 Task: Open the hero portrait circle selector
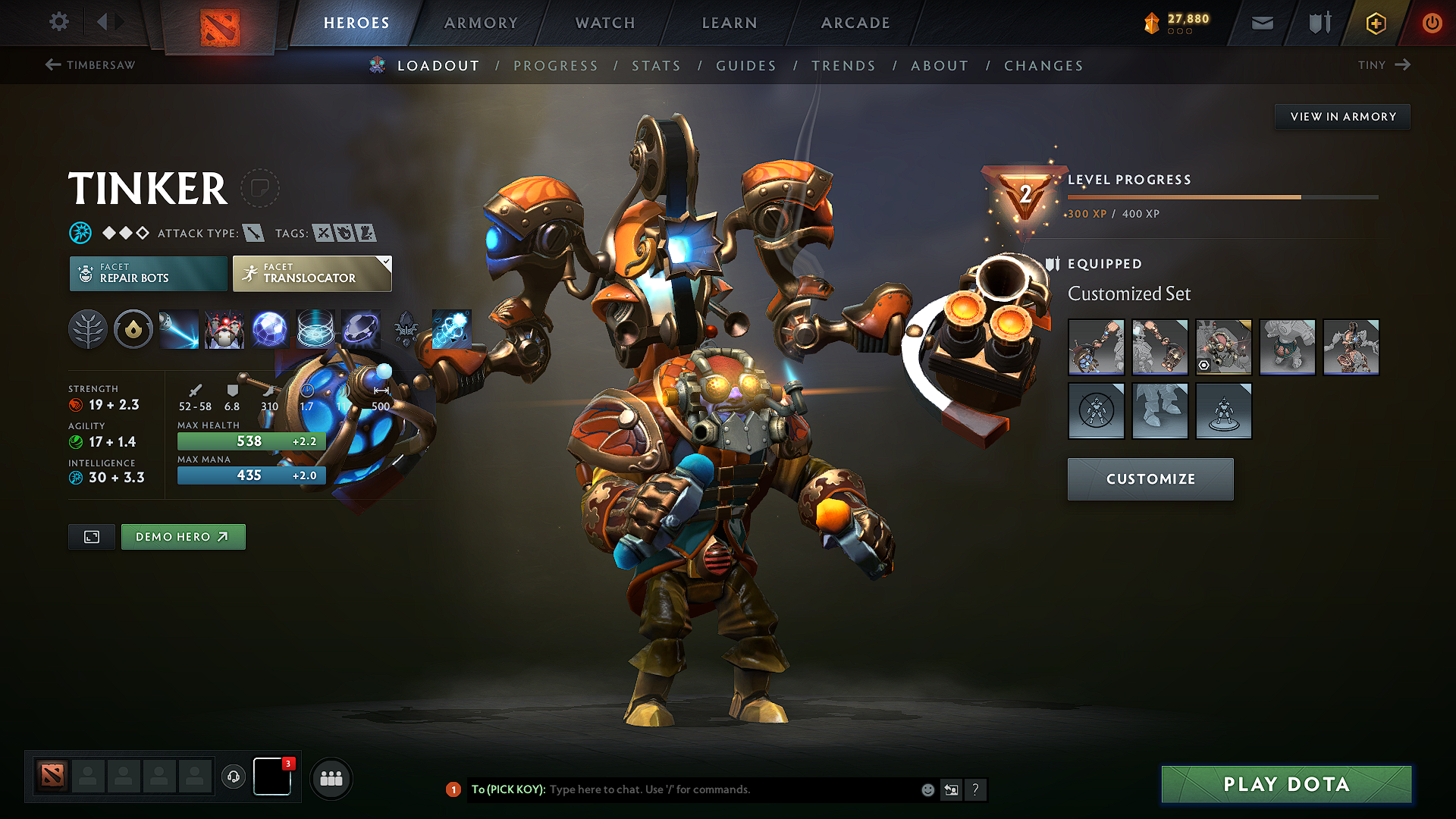(x=261, y=188)
